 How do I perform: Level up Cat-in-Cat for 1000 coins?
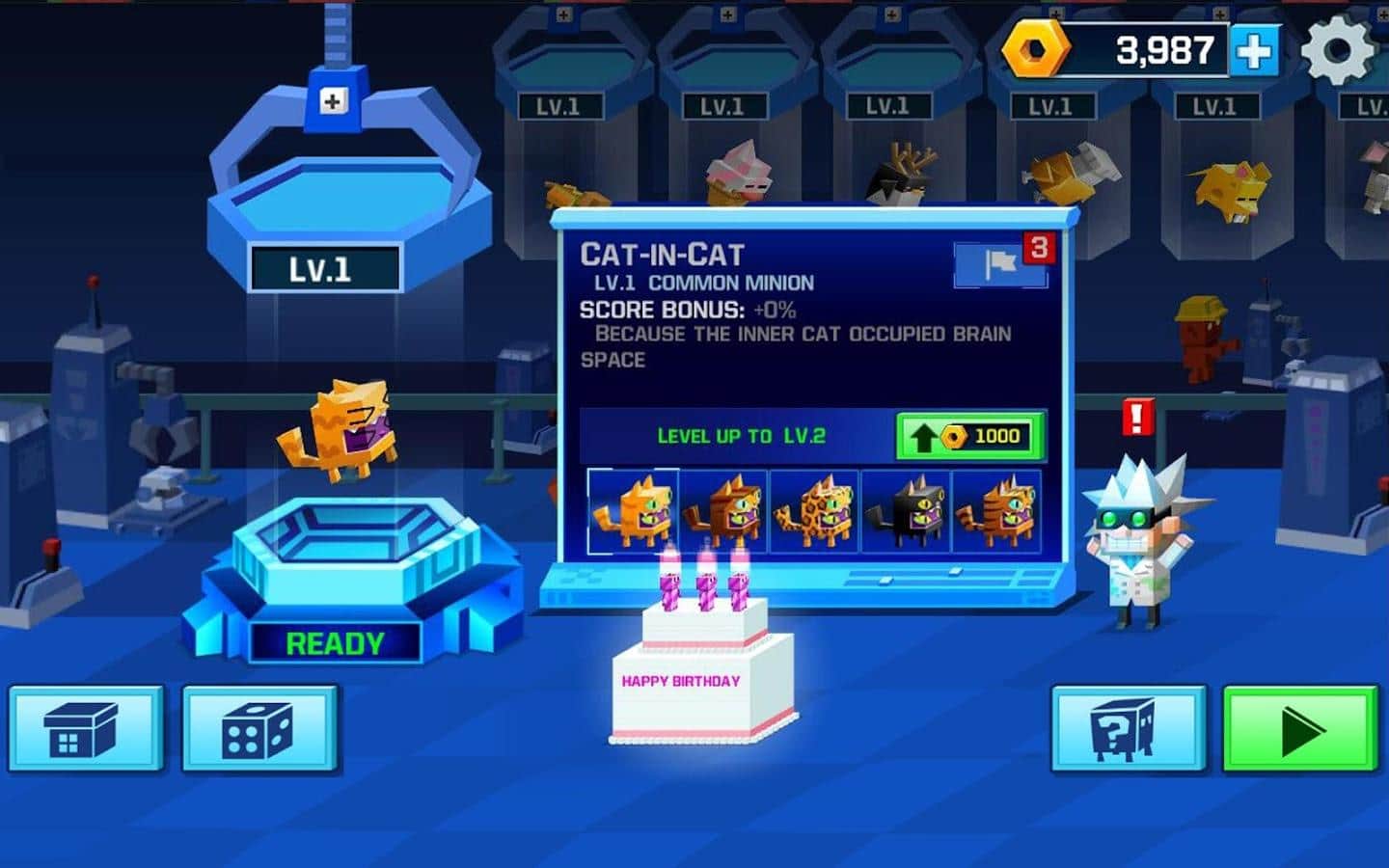pos(970,436)
